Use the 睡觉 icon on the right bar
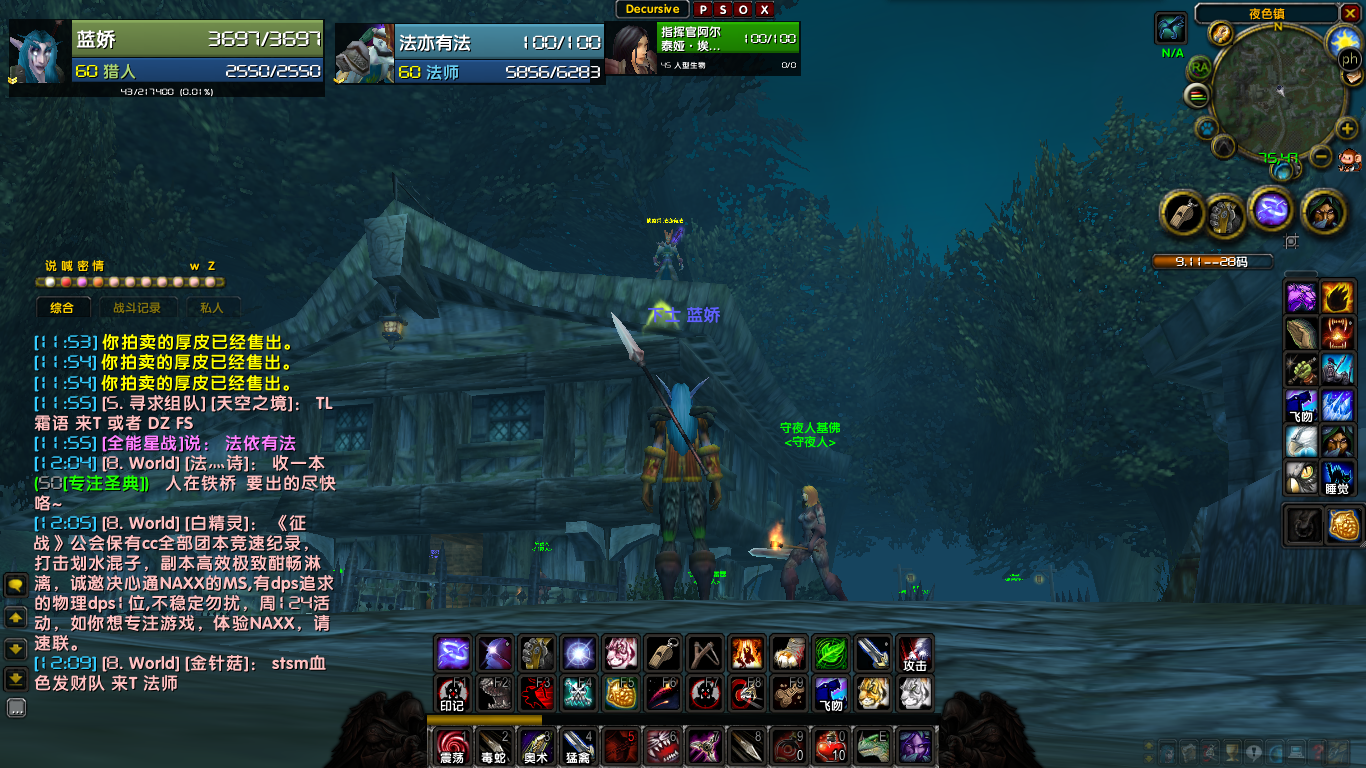The height and width of the screenshot is (768, 1366). [x=1337, y=478]
